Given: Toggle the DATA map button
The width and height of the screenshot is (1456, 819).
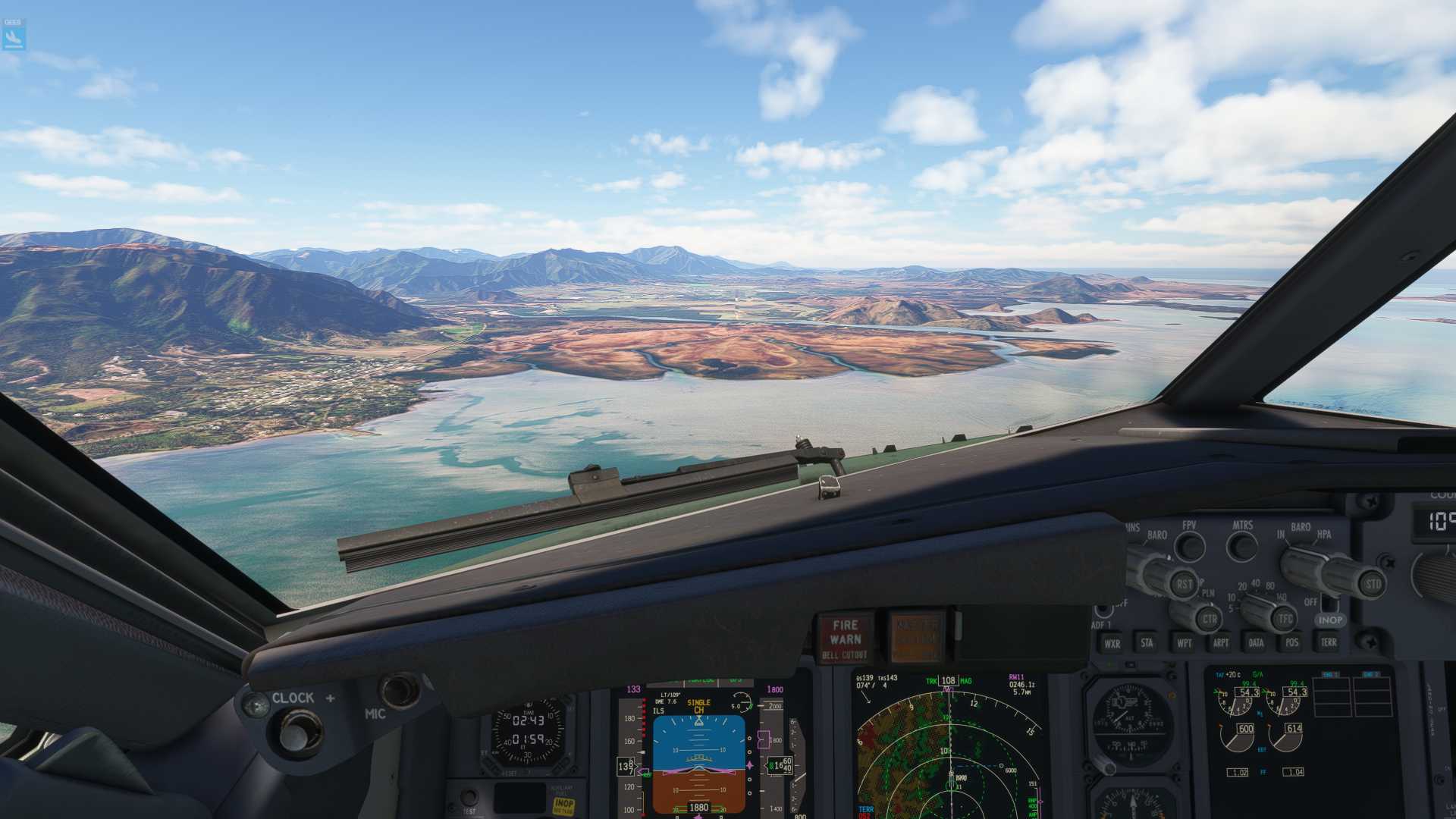Looking at the screenshot, I should point(1256,643).
